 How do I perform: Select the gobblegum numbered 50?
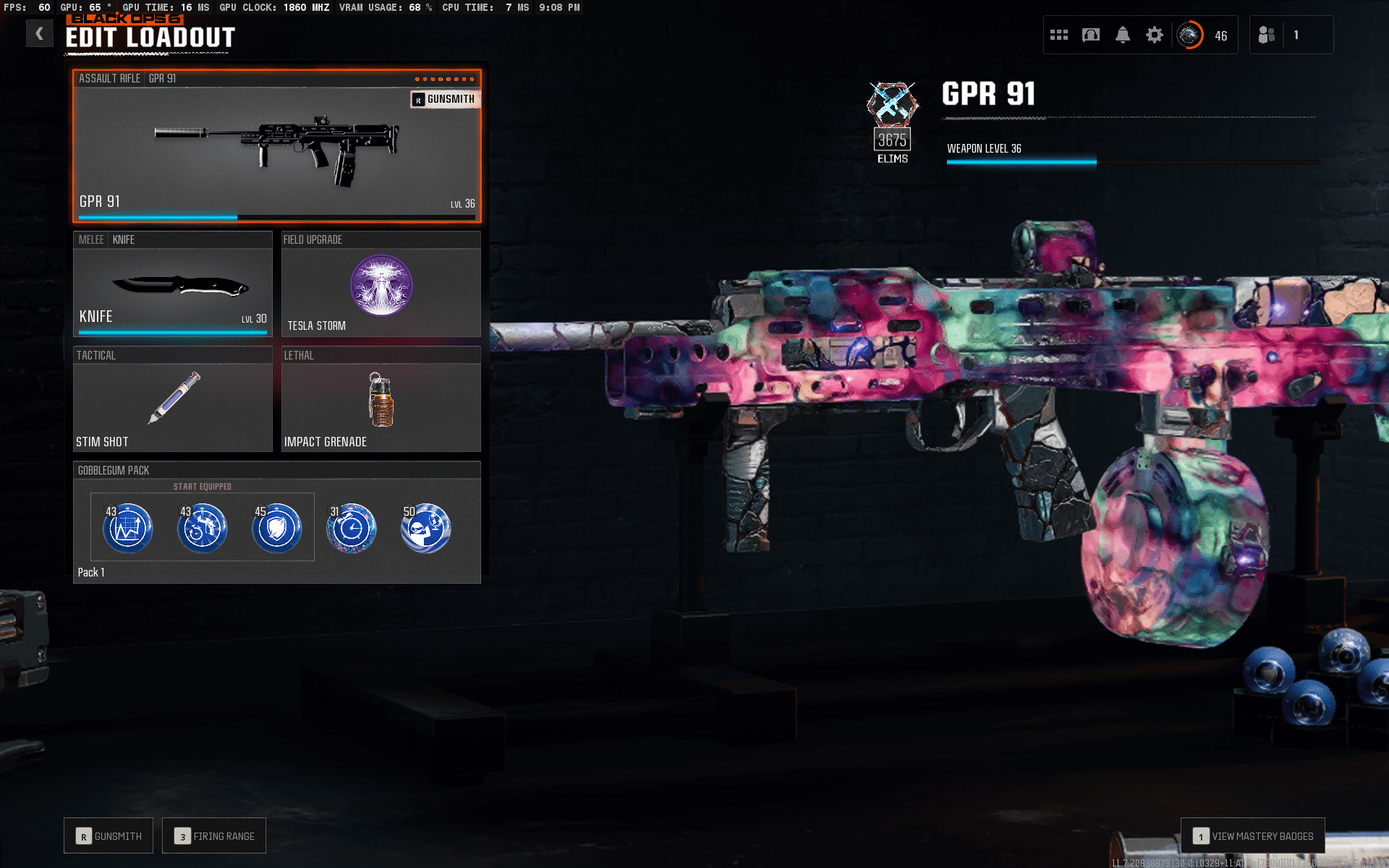[x=426, y=528]
